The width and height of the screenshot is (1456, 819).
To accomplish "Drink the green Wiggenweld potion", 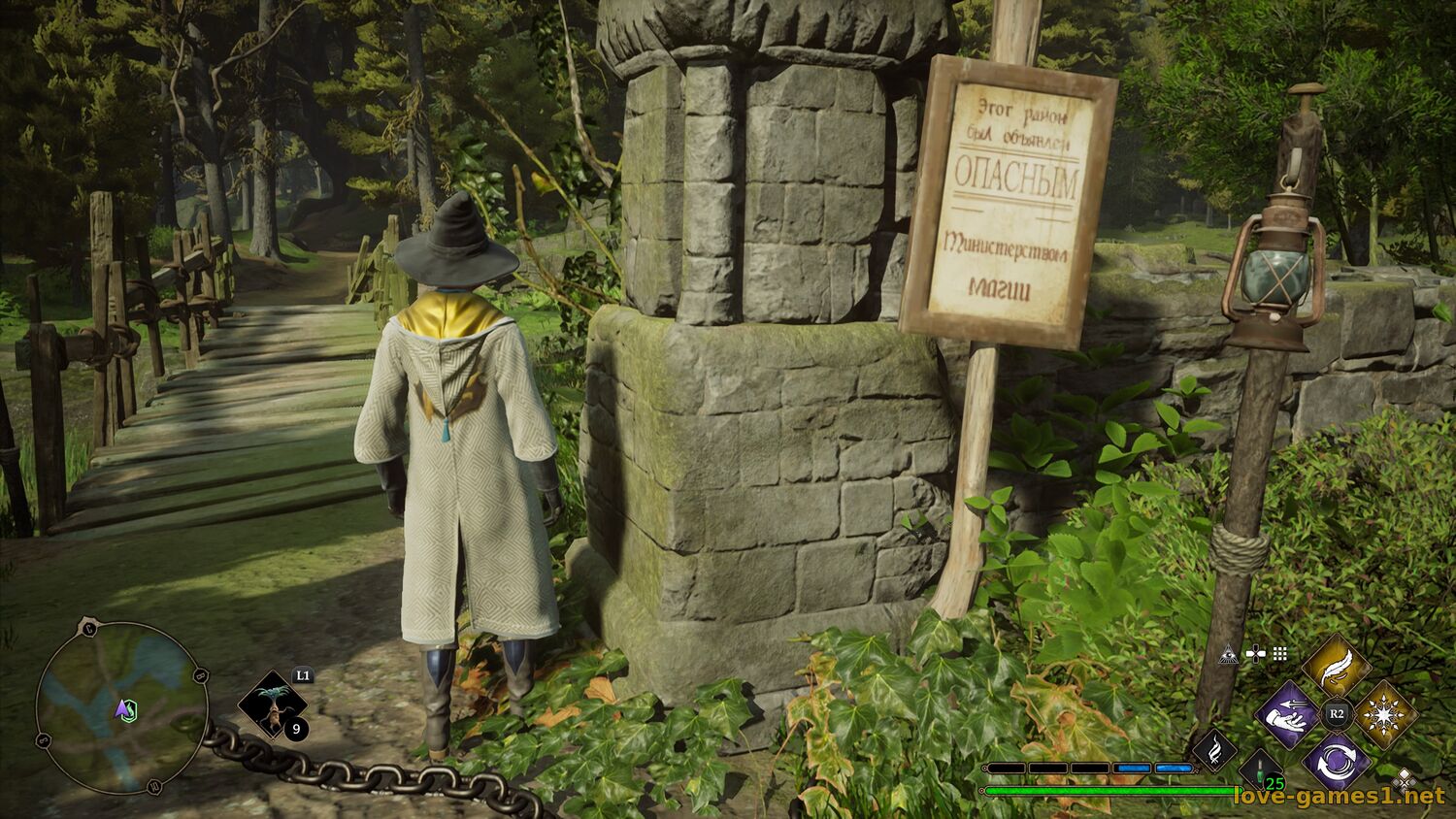I will 1261,771.
